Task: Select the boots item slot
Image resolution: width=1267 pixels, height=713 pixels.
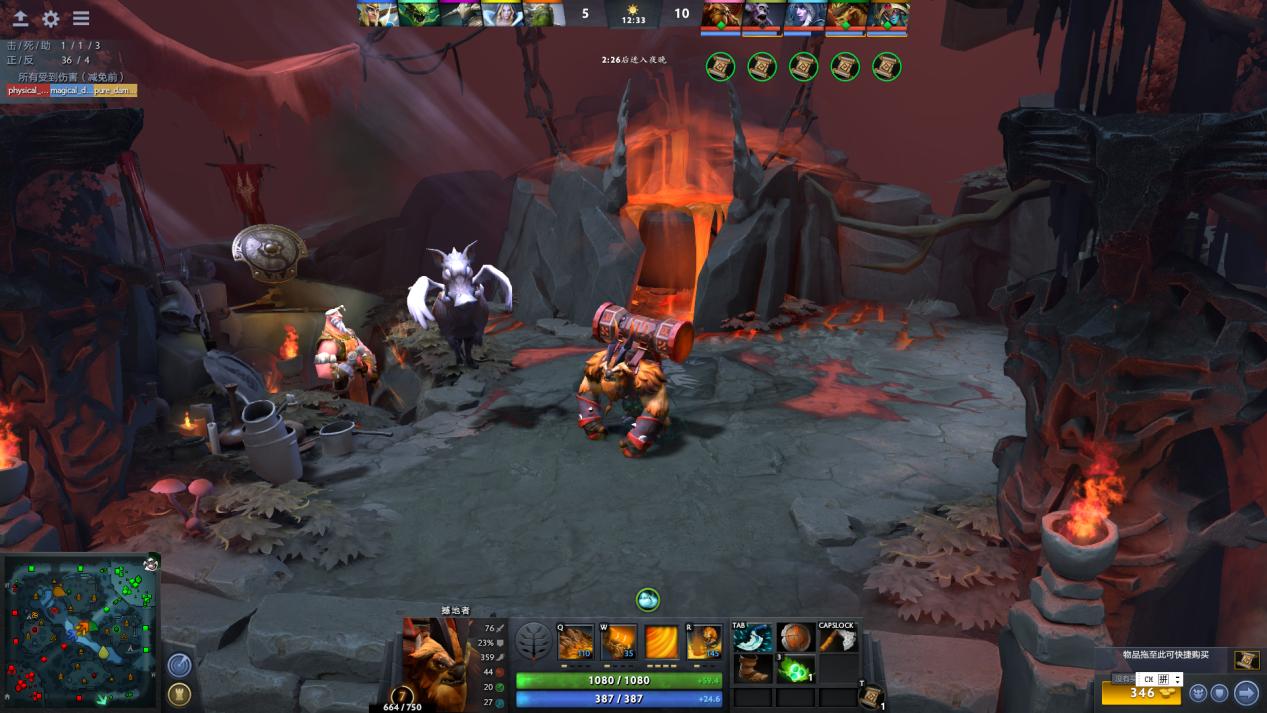Action: coord(753,668)
